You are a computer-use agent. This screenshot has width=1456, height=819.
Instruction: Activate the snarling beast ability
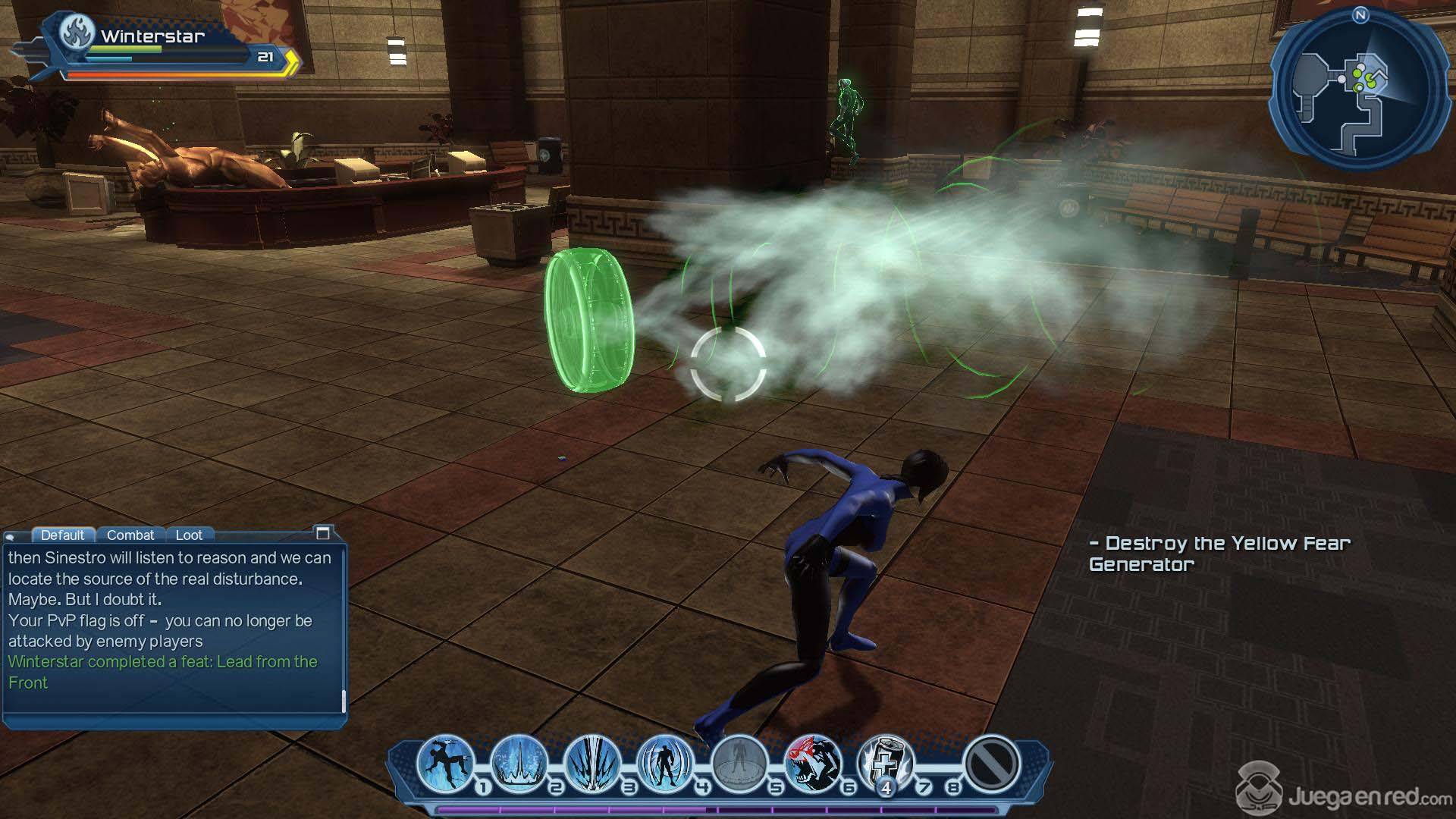(x=812, y=762)
